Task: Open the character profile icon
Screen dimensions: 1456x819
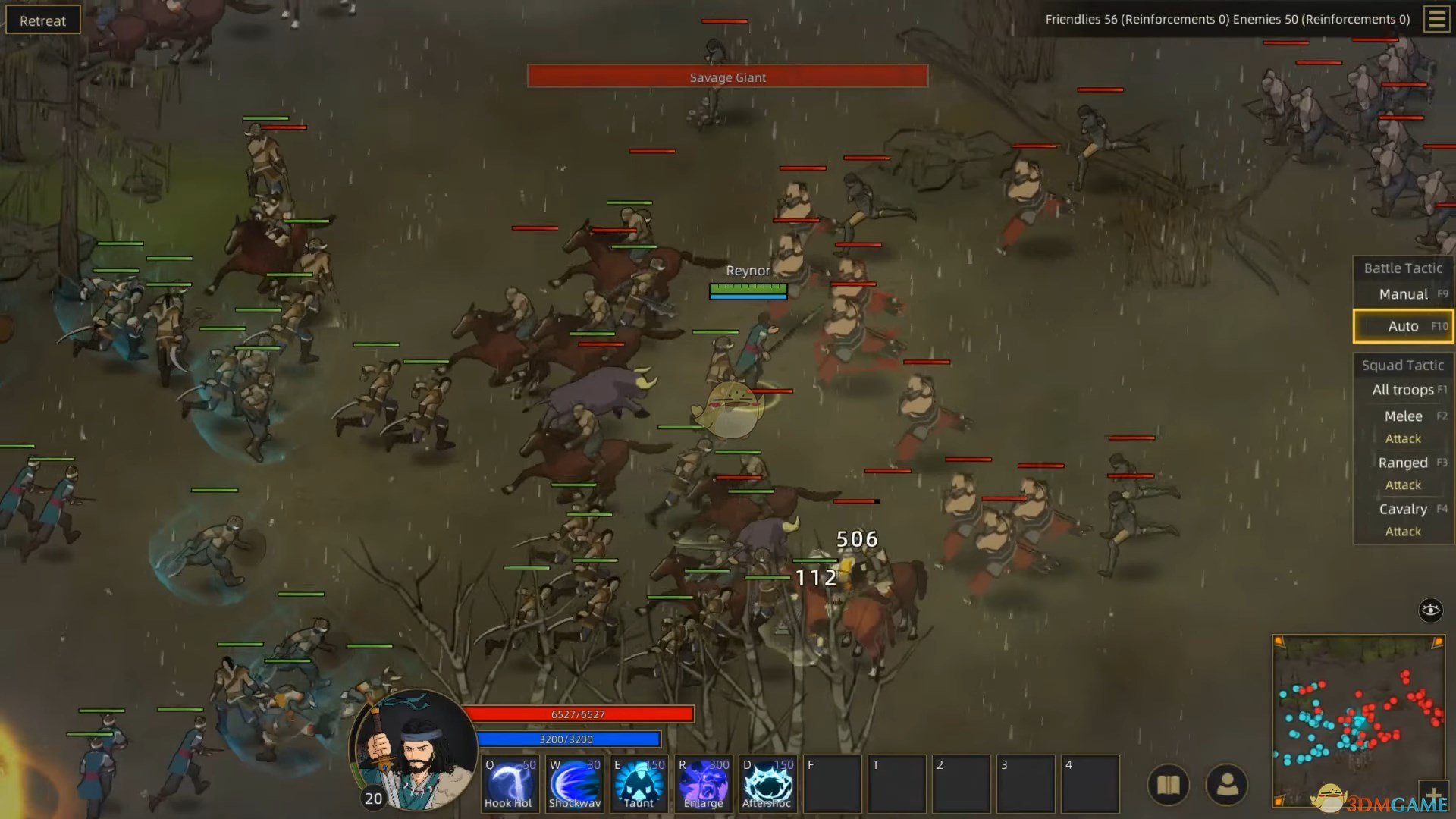Action: (x=1227, y=785)
